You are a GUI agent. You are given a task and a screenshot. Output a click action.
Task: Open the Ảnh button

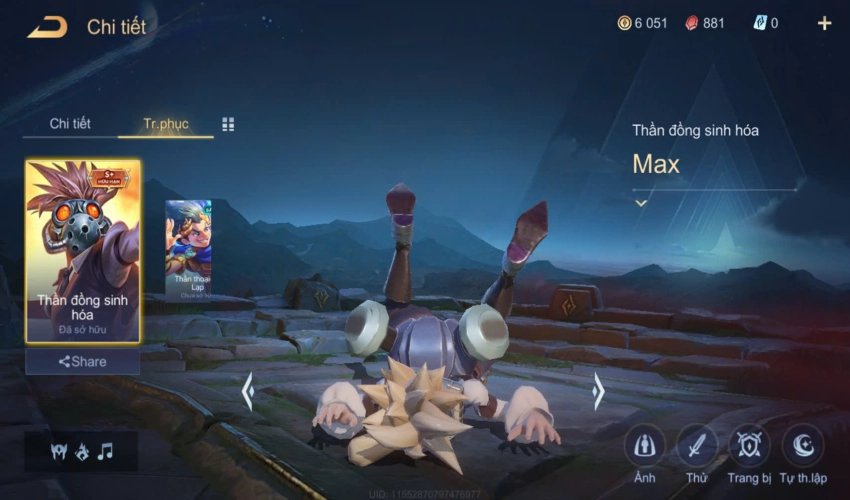[645, 446]
